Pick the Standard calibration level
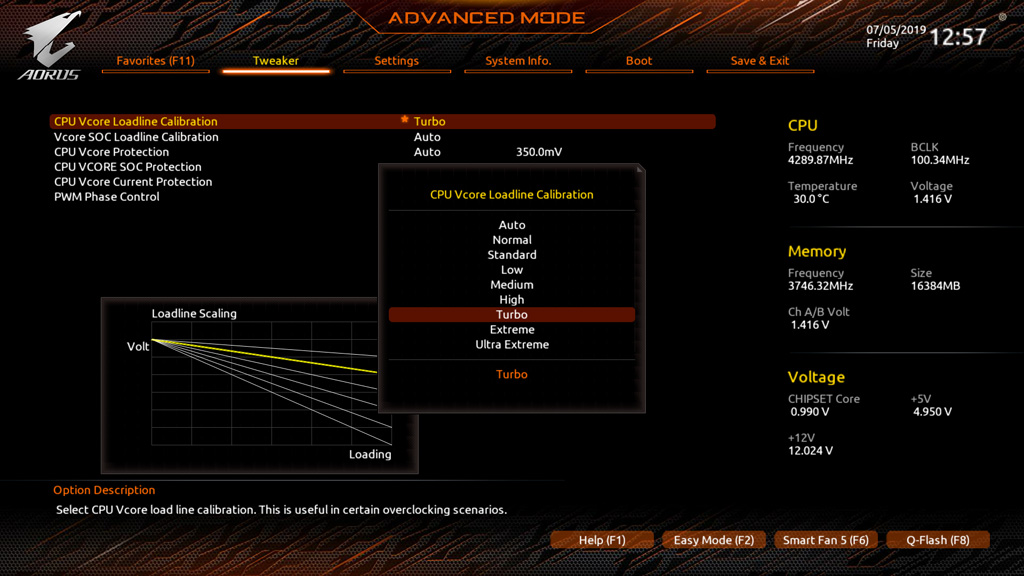 click(x=512, y=255)
